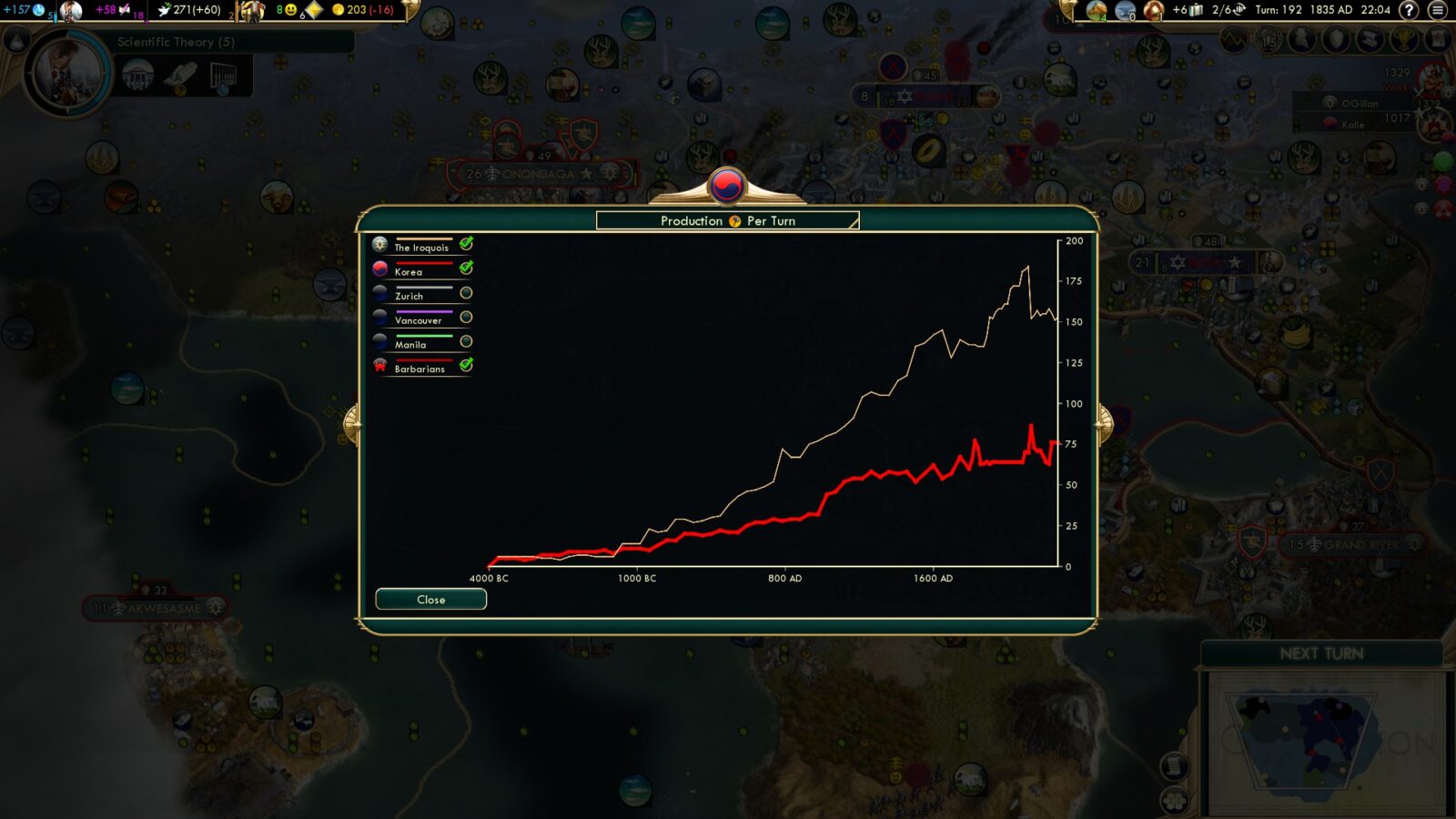Viewport: 1456px width, 819px height.
Task: Uncheck Korea in the graph legend
Action: (x=467, y=268)
